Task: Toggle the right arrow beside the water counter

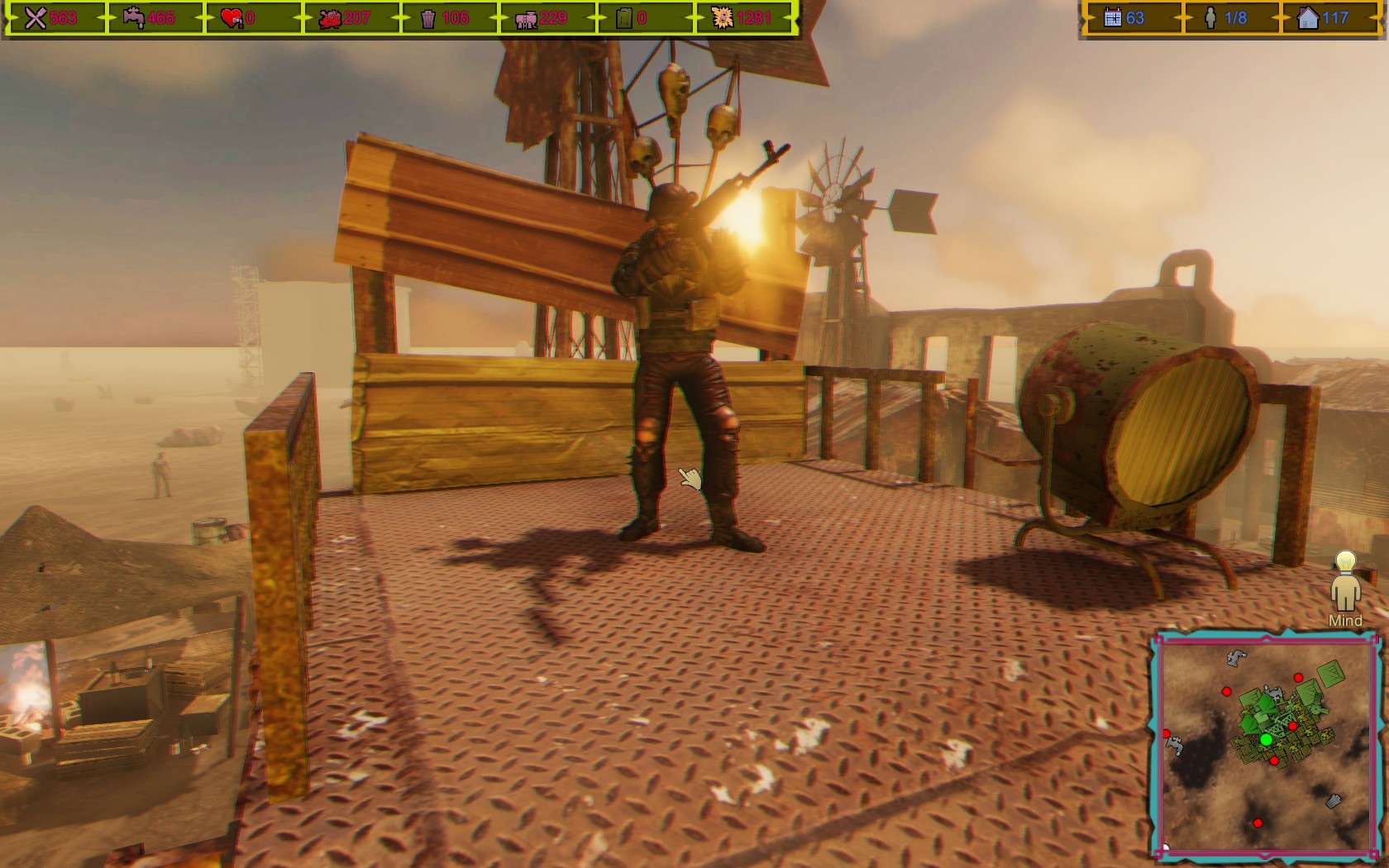Action: 203,17
